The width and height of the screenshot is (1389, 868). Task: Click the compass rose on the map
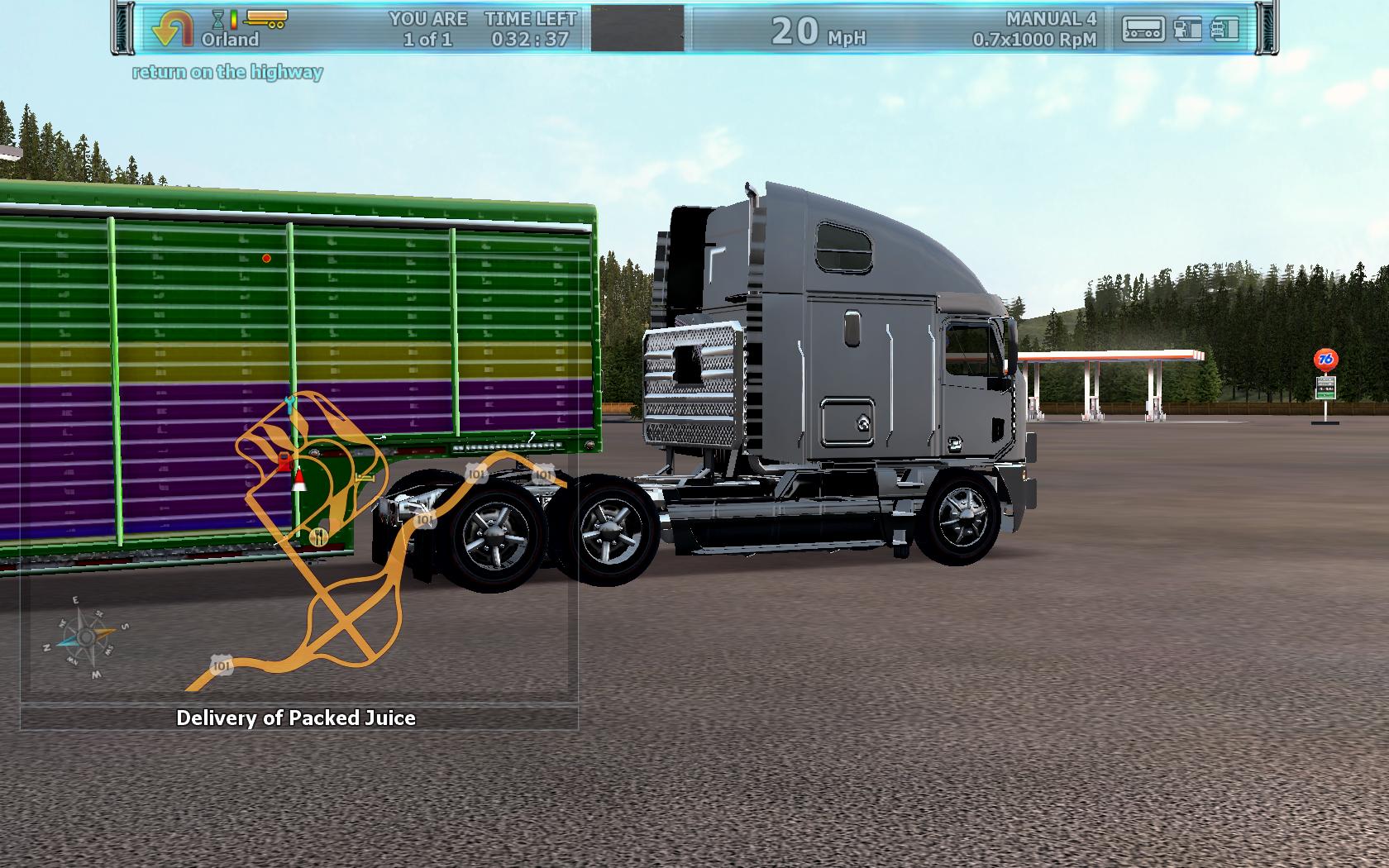85,637
